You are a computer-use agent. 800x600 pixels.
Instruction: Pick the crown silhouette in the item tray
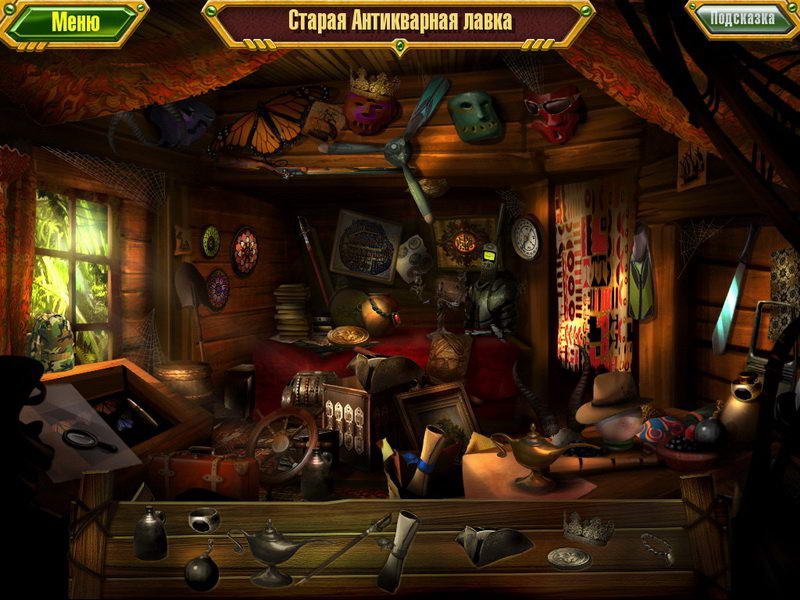pos(588,526)
